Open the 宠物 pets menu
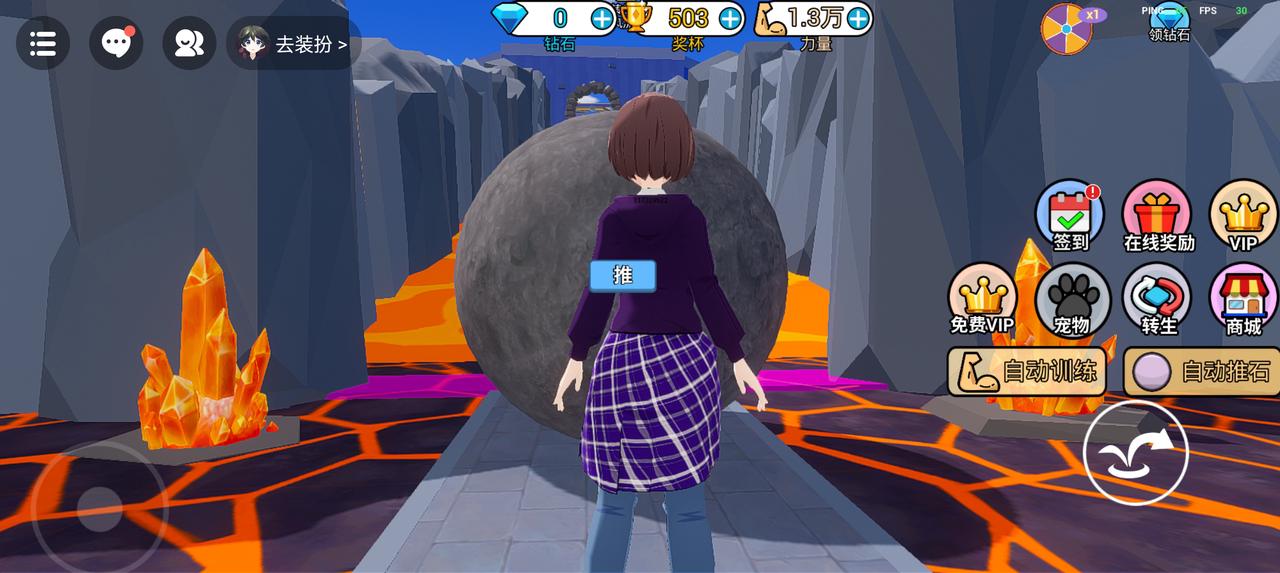1280x573 pixels. (x=1071, y=299)
